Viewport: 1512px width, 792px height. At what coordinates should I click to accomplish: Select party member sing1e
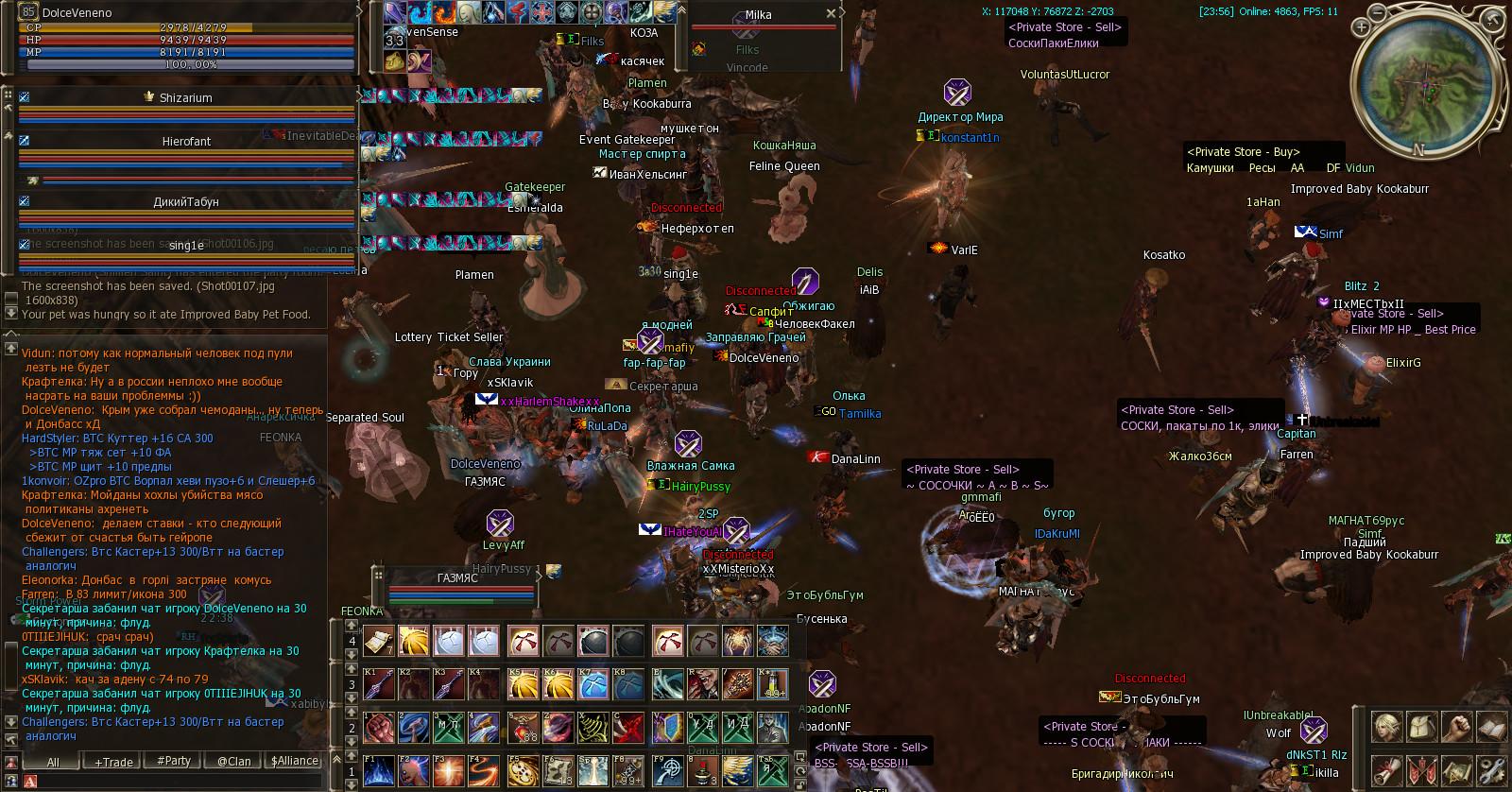point(186,246)
